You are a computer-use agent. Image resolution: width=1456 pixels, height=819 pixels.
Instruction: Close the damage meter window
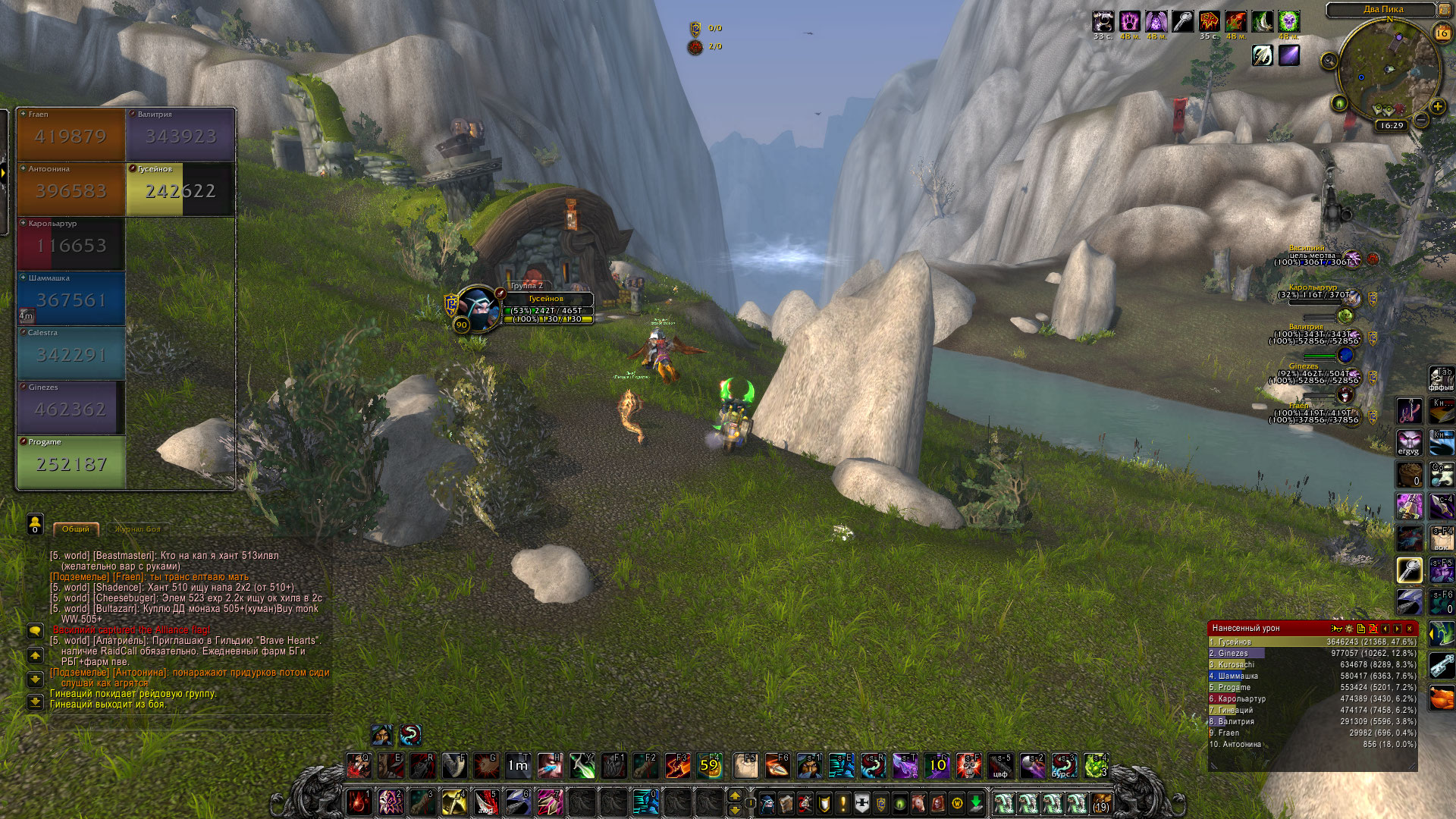coord(1410,629)
